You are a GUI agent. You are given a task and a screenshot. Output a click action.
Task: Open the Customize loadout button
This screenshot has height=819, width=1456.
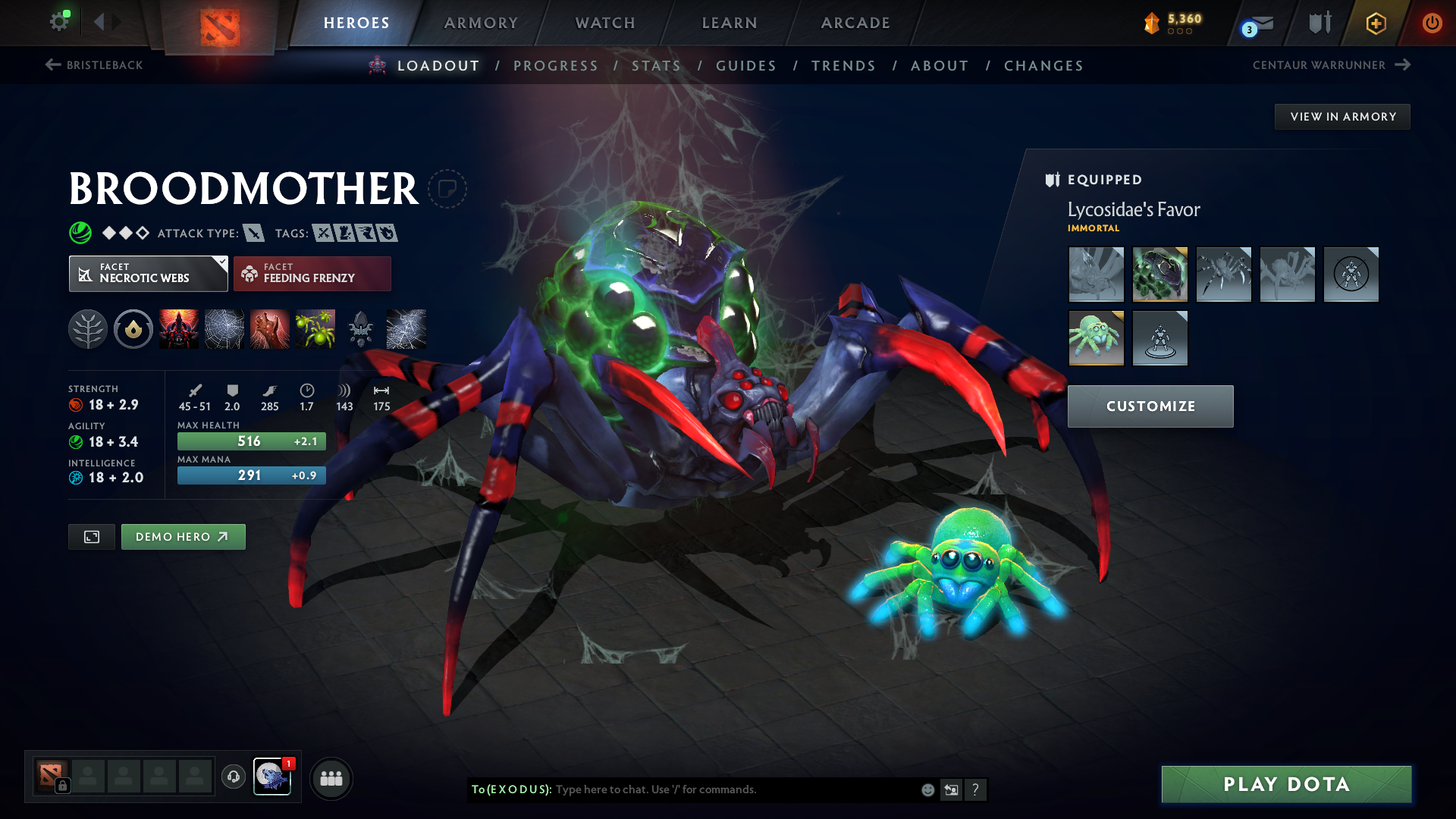(1150, 406)
